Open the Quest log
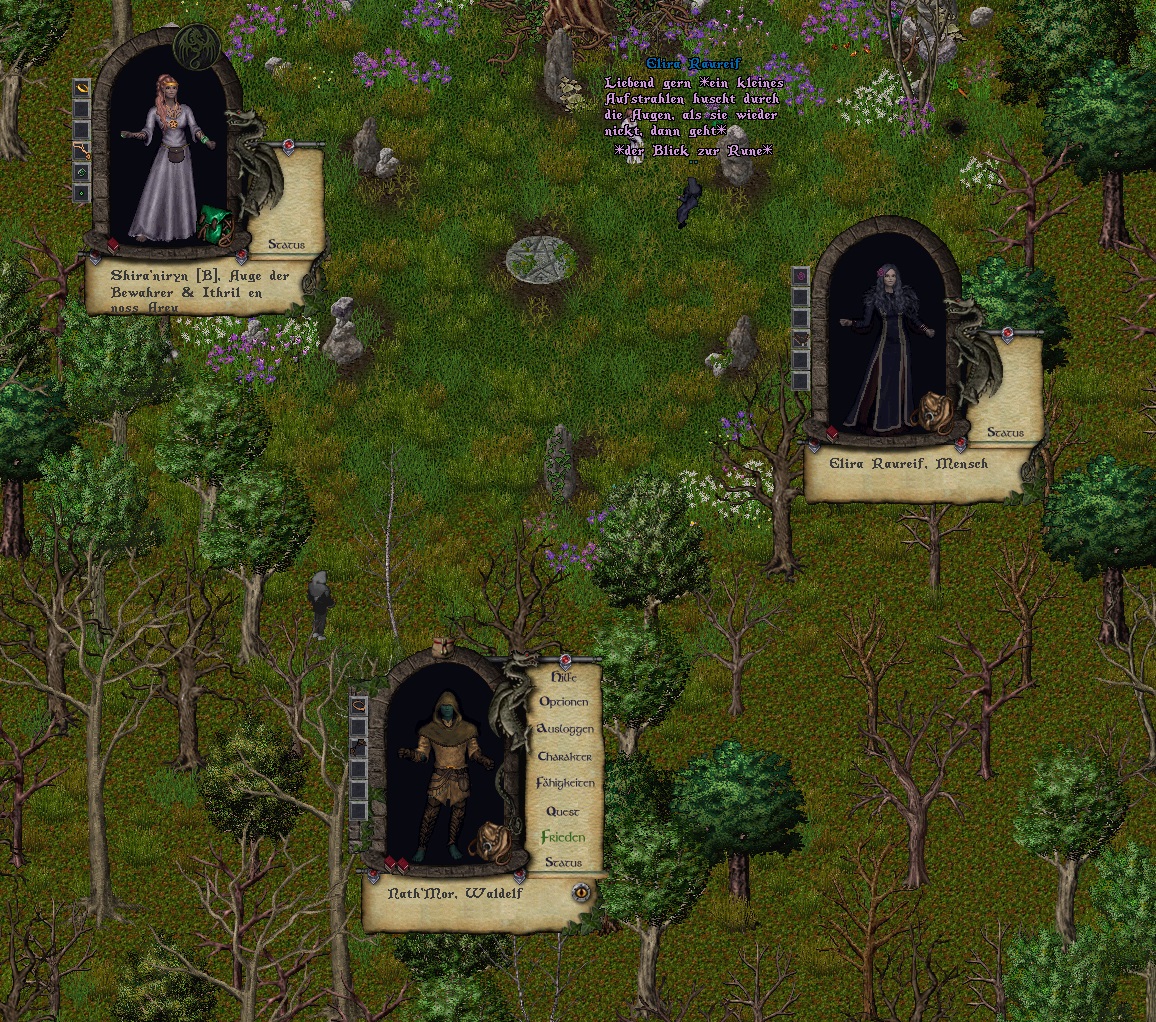The height and width of the screenshot is (1022, 1156). (x=563, y=811)
